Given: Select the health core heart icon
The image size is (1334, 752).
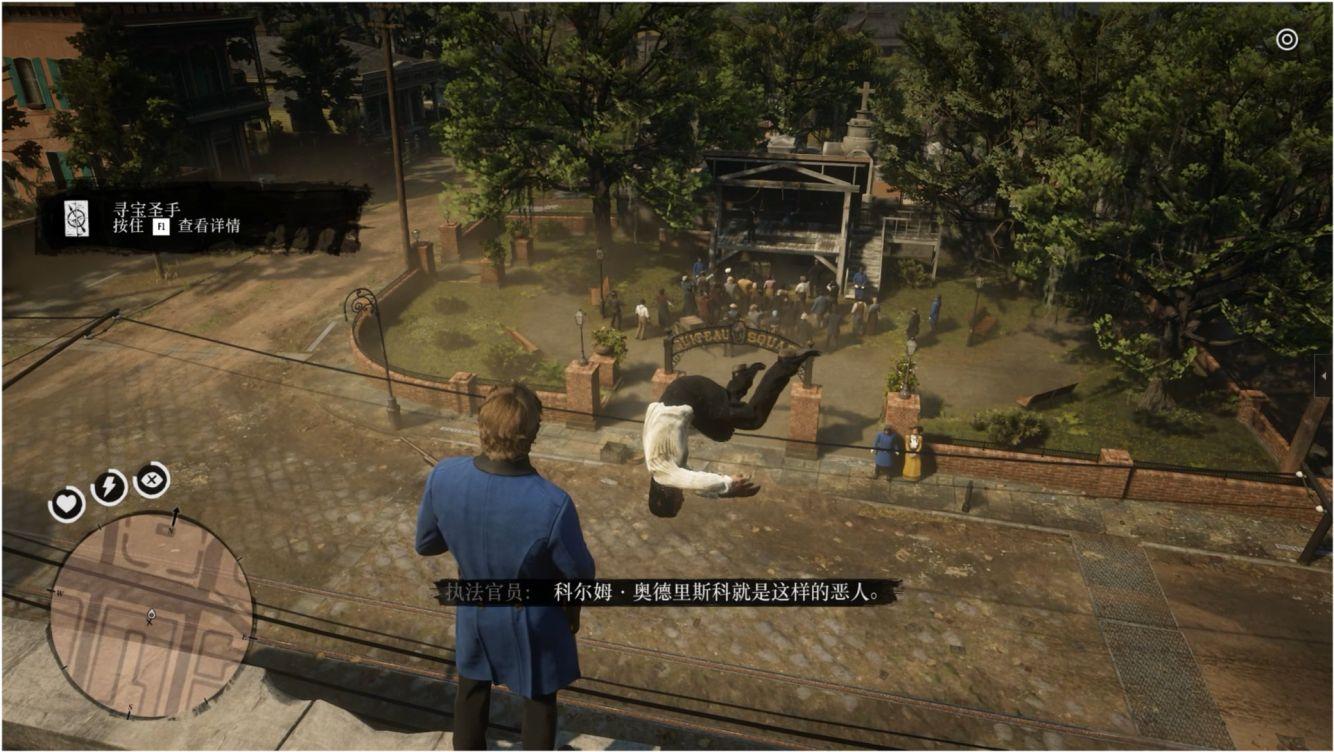Looking at the screenshot, I should click(66, 503).
